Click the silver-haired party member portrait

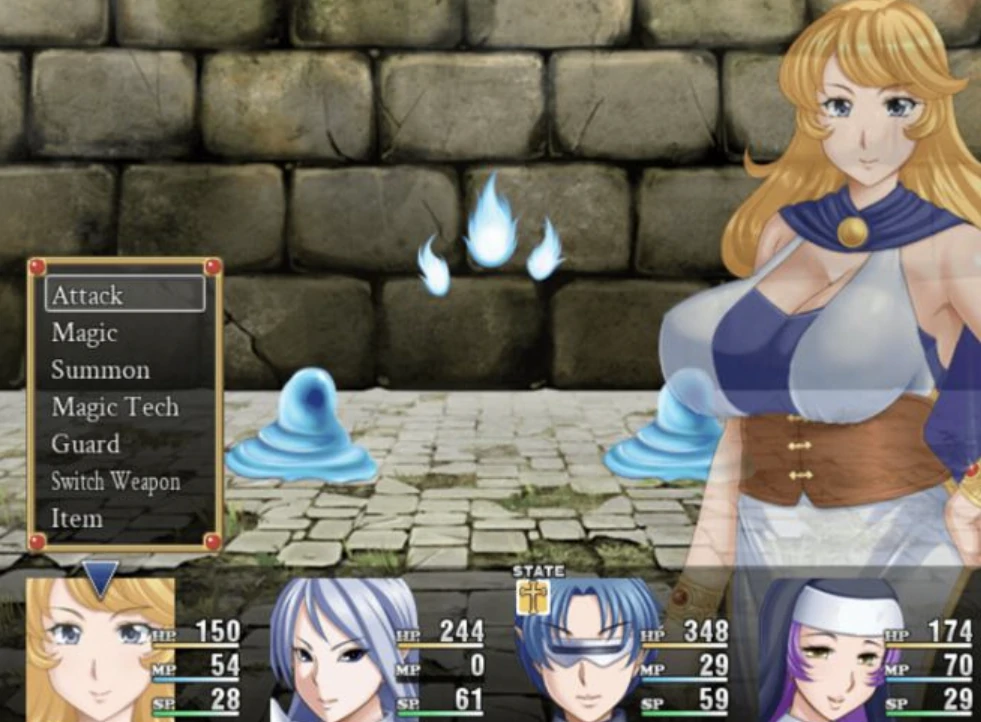(x=340, y=650)
